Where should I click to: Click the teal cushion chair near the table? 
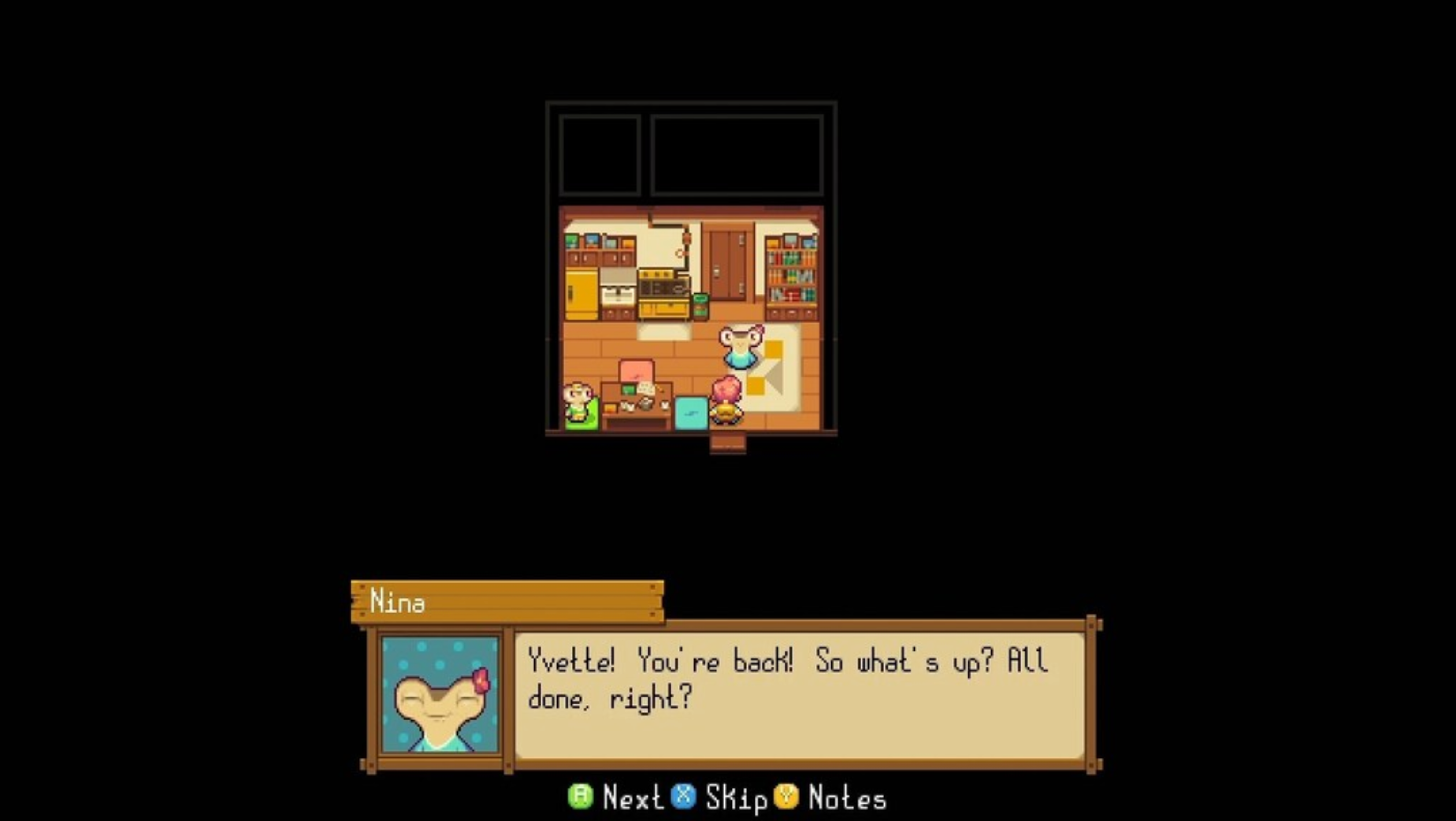(690, 413)
